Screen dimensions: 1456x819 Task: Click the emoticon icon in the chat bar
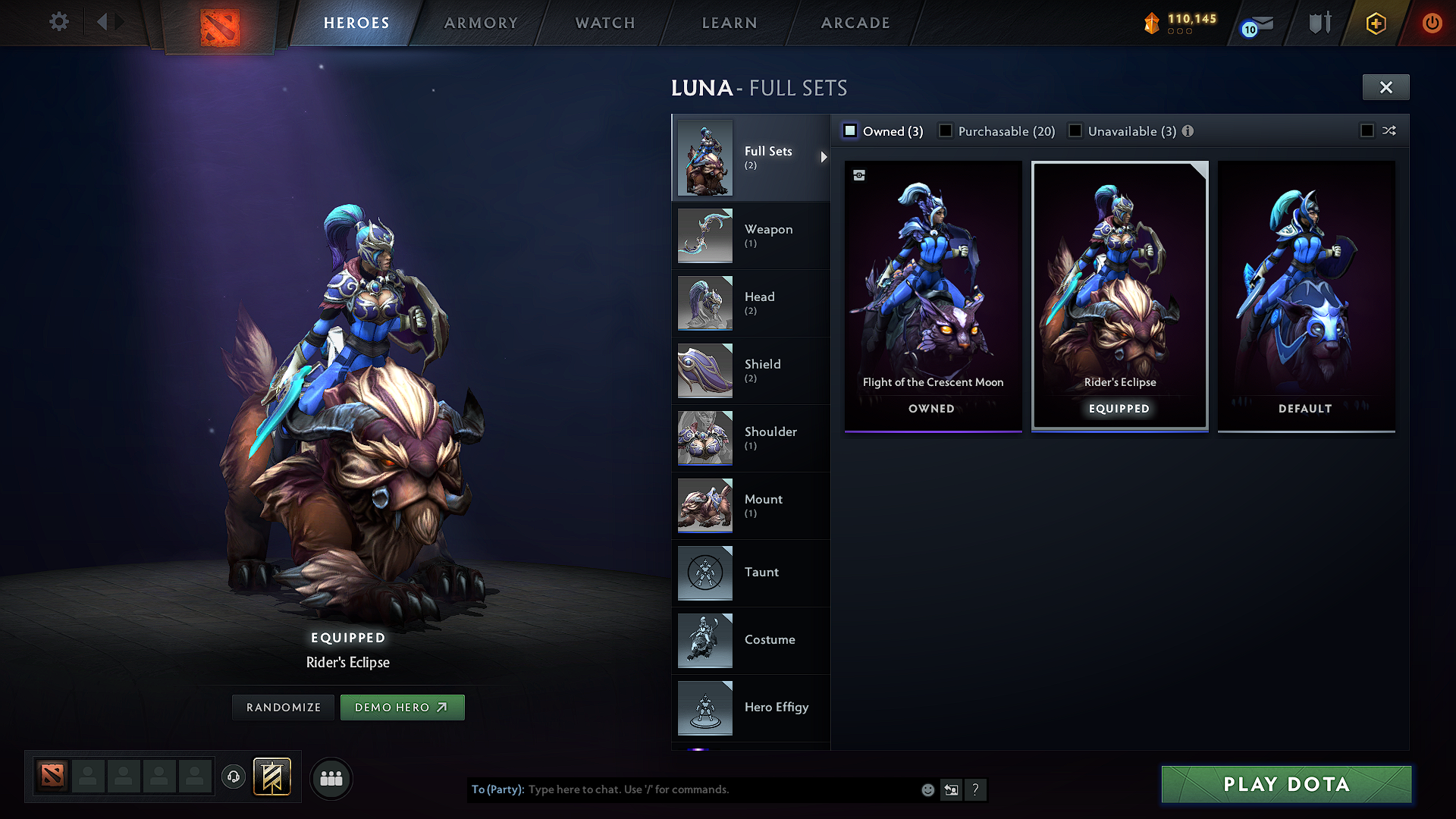click(x=927, y=789)
